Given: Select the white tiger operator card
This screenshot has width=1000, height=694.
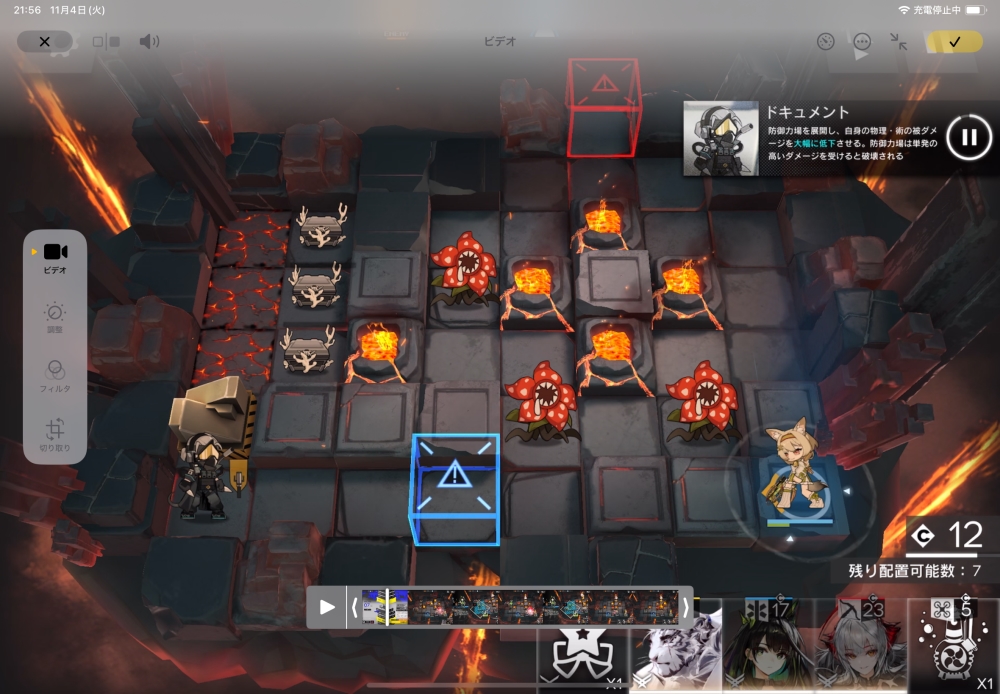Looking at the screenshot, I should pos(678,650).
